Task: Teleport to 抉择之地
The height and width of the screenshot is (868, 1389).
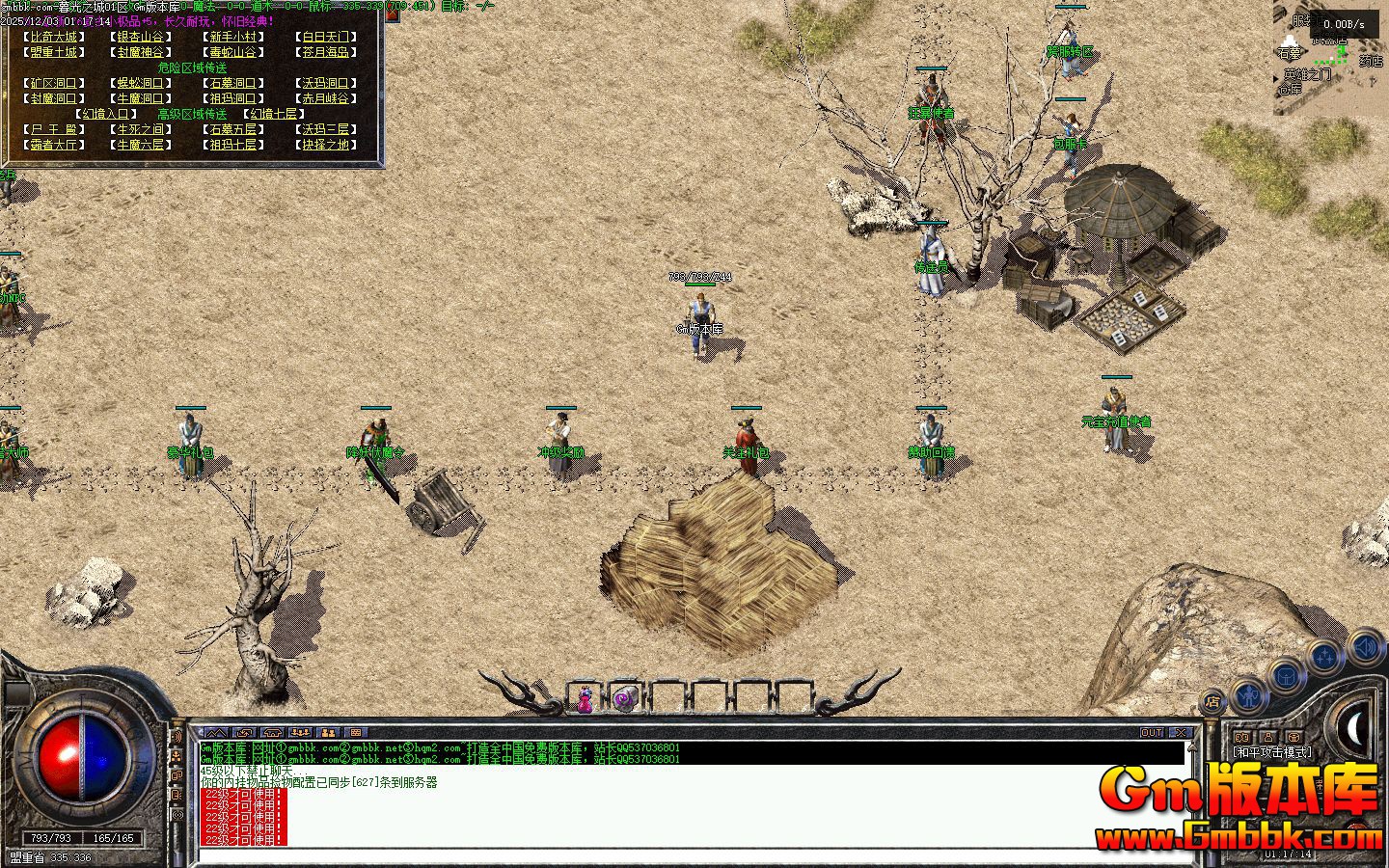Action: pos(324,145)
